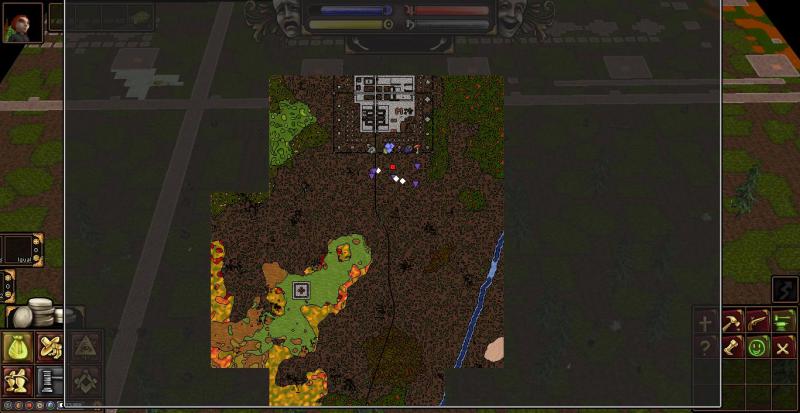Activate the green anvil button
800x413 pixels.
(783, 322)
